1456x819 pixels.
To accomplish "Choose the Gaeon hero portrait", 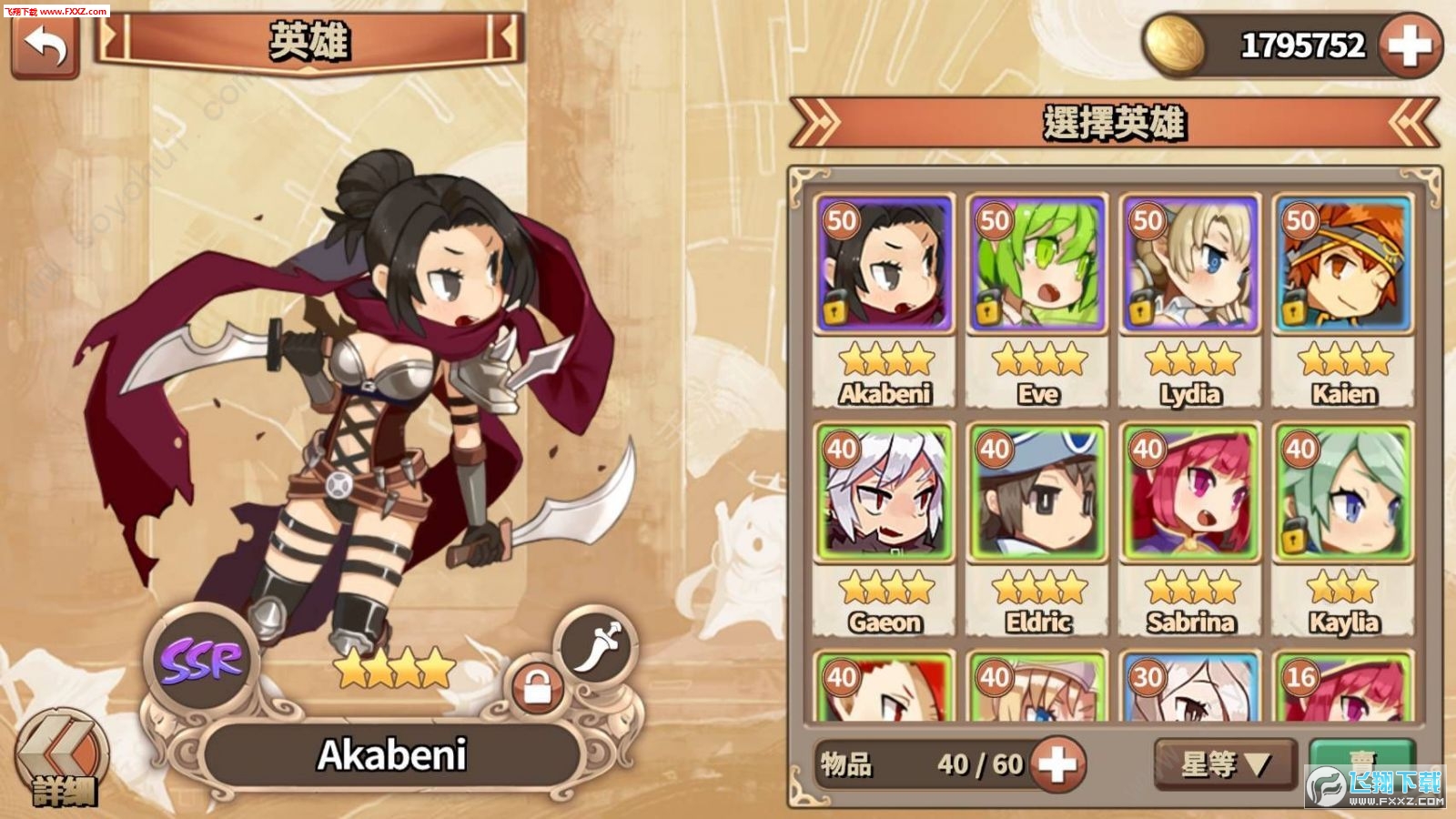I will click(885, 492).
